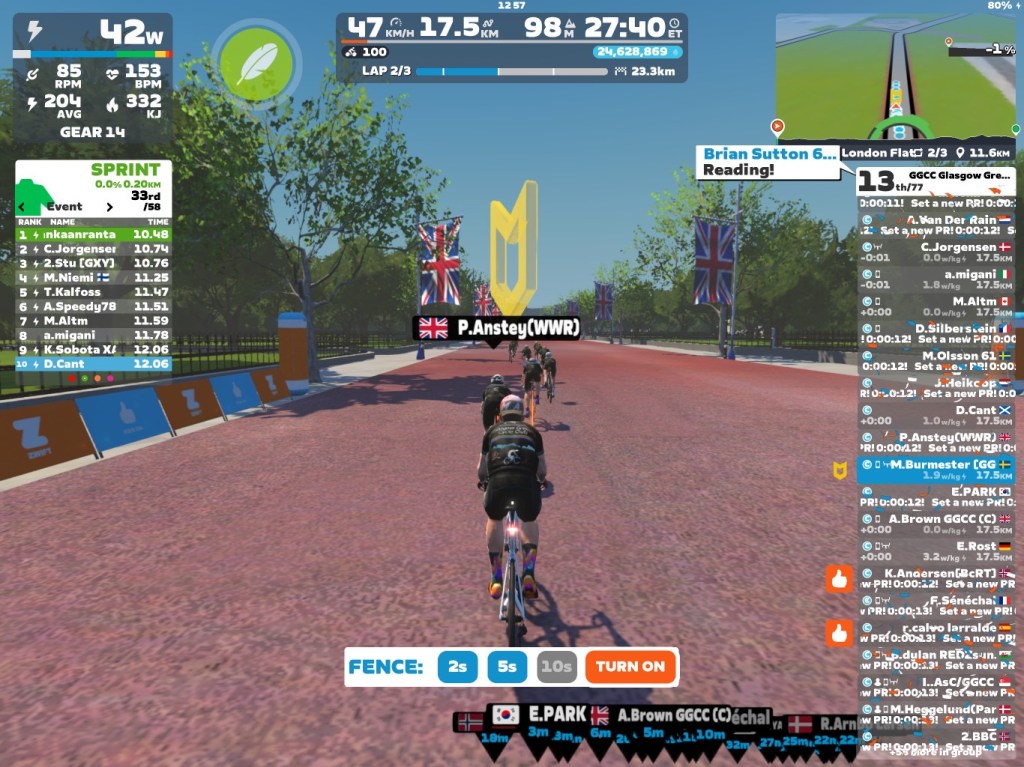Click the P.Anstey(WWR) rider name tag
The width and height of the screenshot is (1024, 767).
[497, 328]
